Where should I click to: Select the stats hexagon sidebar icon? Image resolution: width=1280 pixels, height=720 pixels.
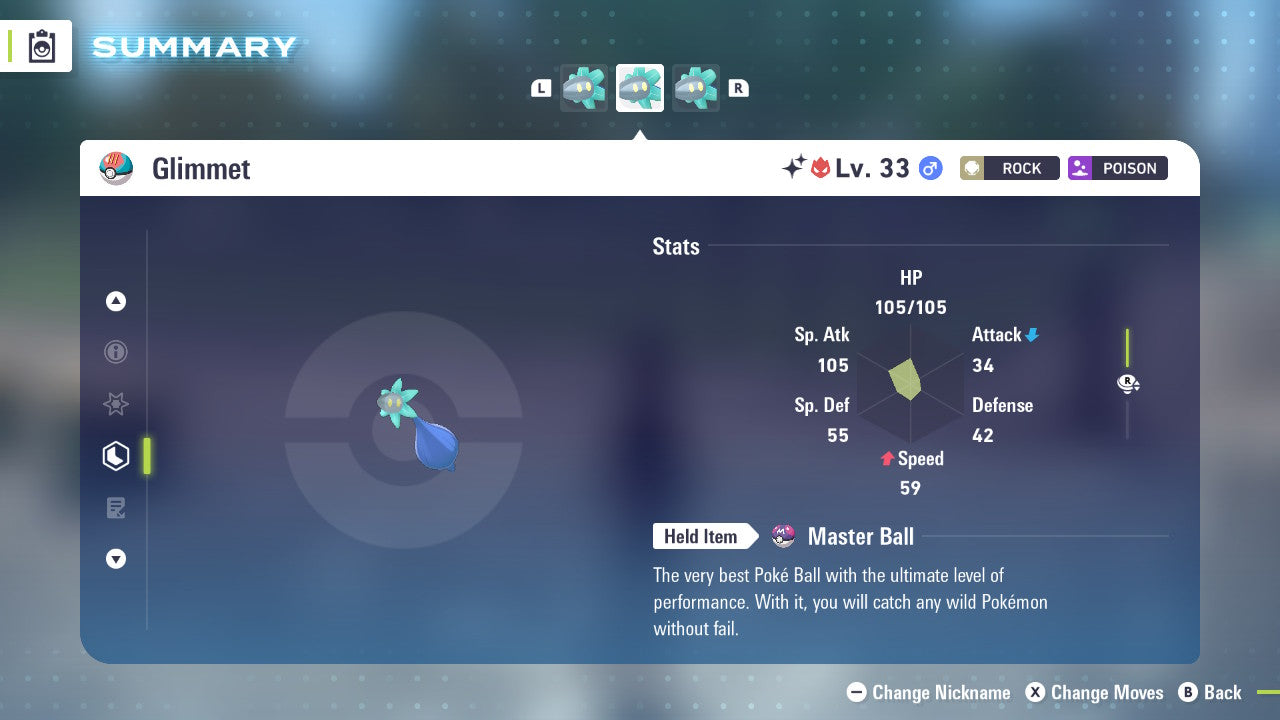[x=115, y=455]
